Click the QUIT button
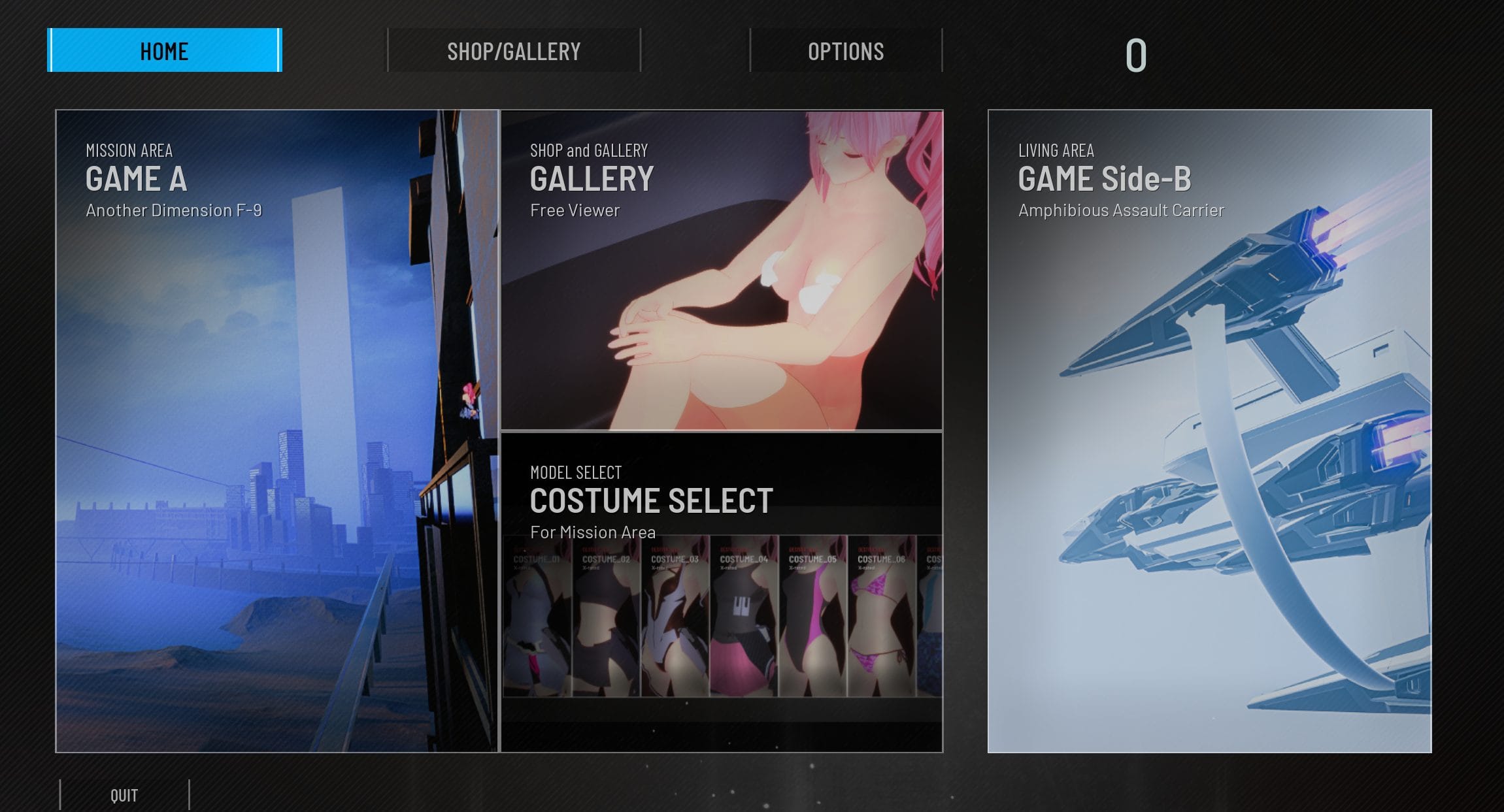The width and height of the screenshot is (1504, 812). 124,795
